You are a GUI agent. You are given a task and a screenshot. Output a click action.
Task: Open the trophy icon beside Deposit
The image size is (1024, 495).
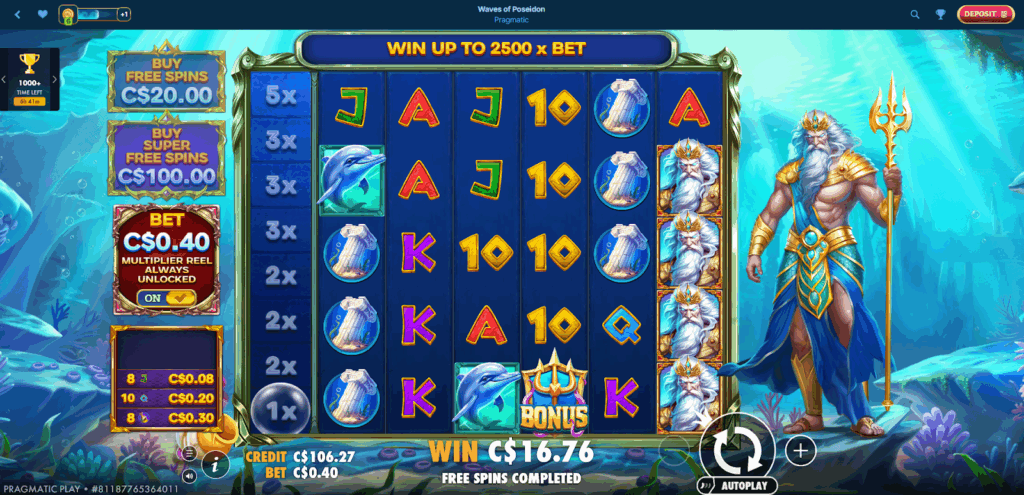[x=941, y=14]
